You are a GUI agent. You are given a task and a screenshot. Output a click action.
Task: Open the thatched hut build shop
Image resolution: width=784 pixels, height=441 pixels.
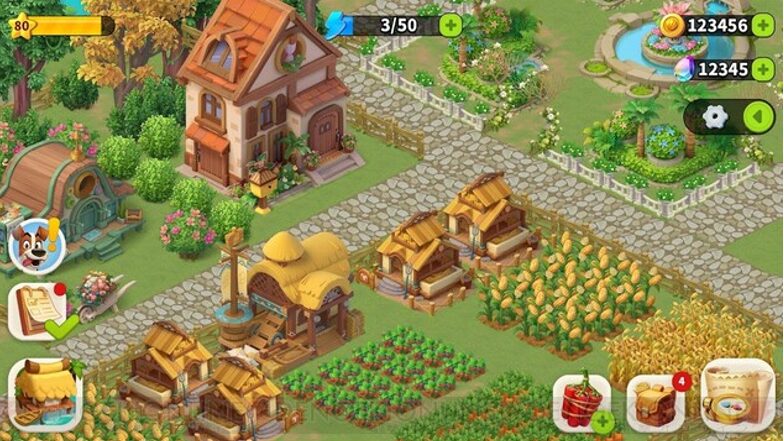coord(45,392)
